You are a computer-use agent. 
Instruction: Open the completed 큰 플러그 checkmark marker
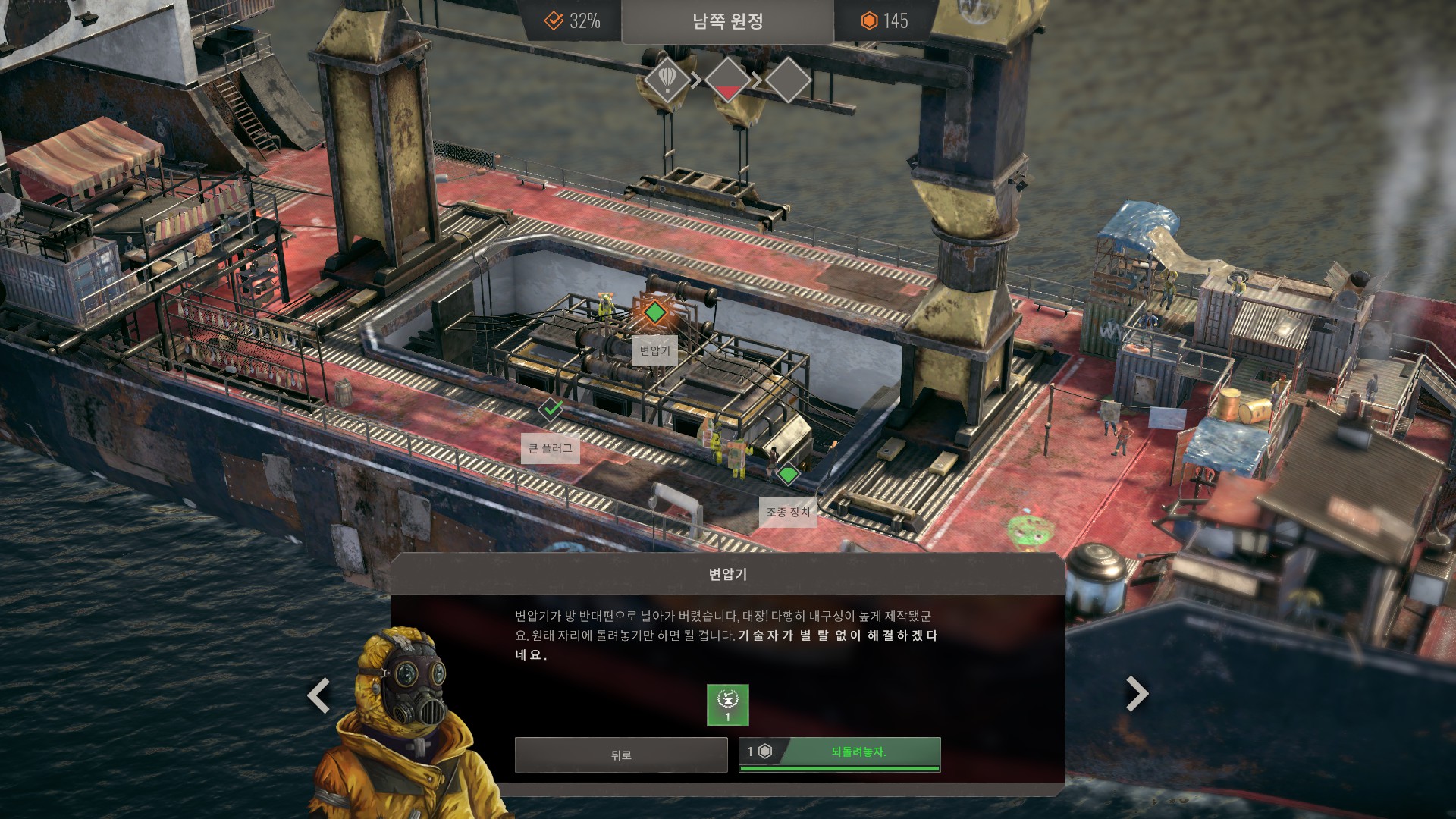(551, 409)
